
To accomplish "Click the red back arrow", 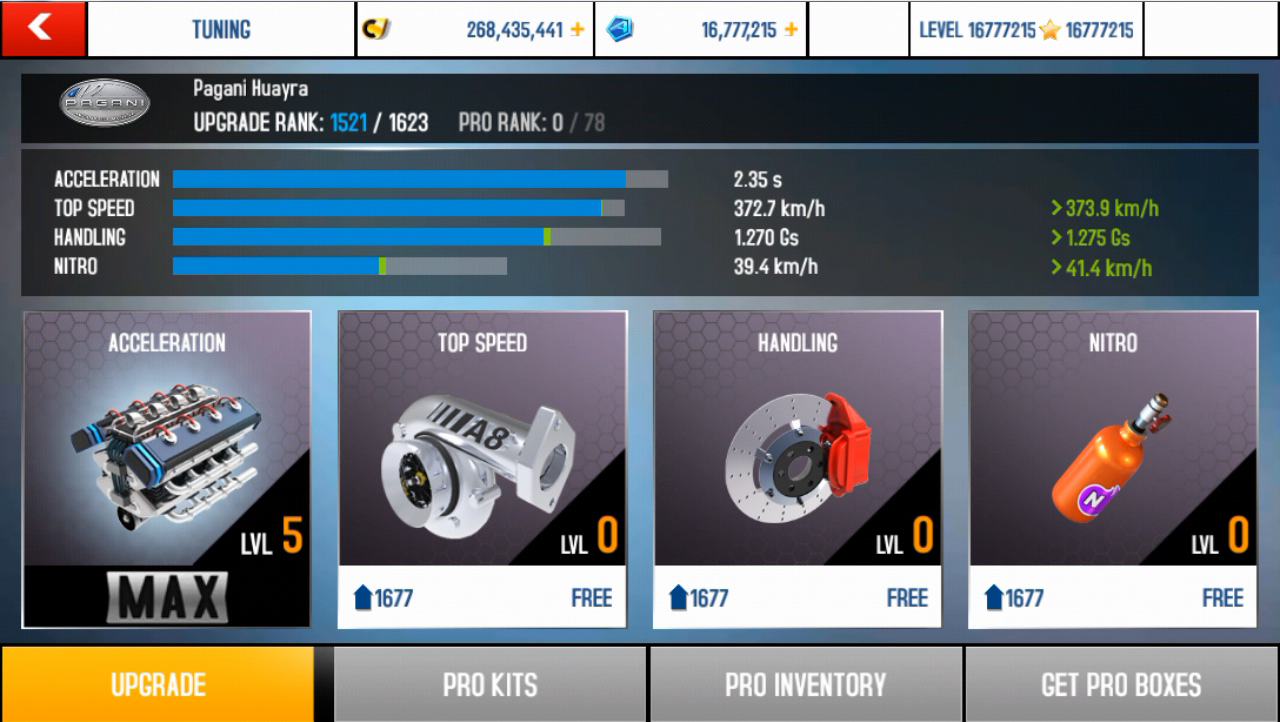I will pyautogui.click(x=42, y=28).
